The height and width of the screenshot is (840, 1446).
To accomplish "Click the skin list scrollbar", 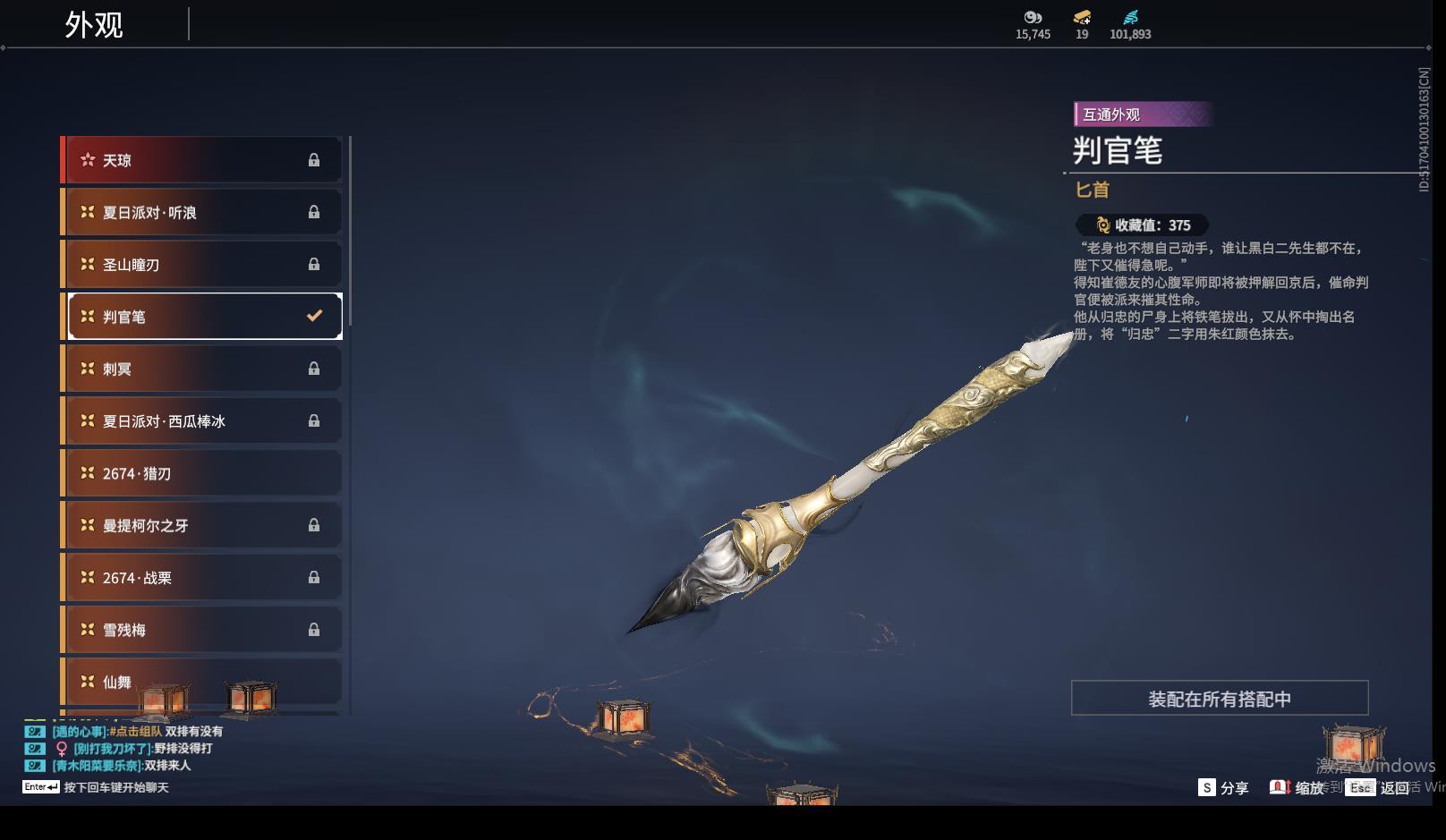I will coord(350,231).
